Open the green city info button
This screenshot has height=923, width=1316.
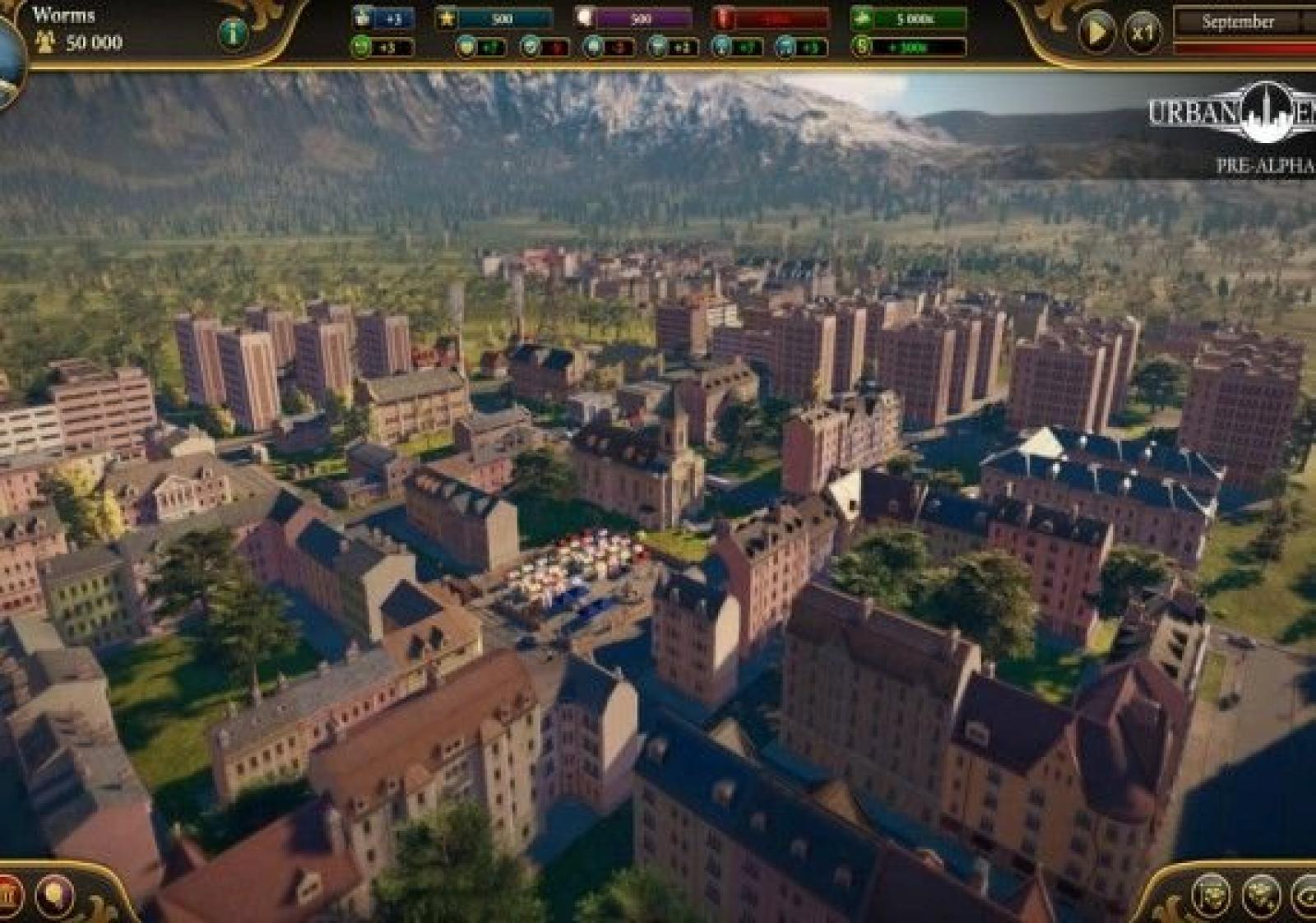[x=234, y=33]
